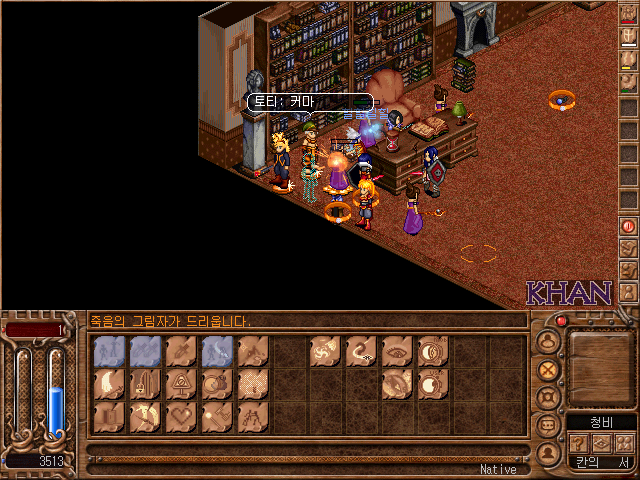The image size is (640, 480).
Task: Click the two-people party button
Action: [x=625, y=444]
